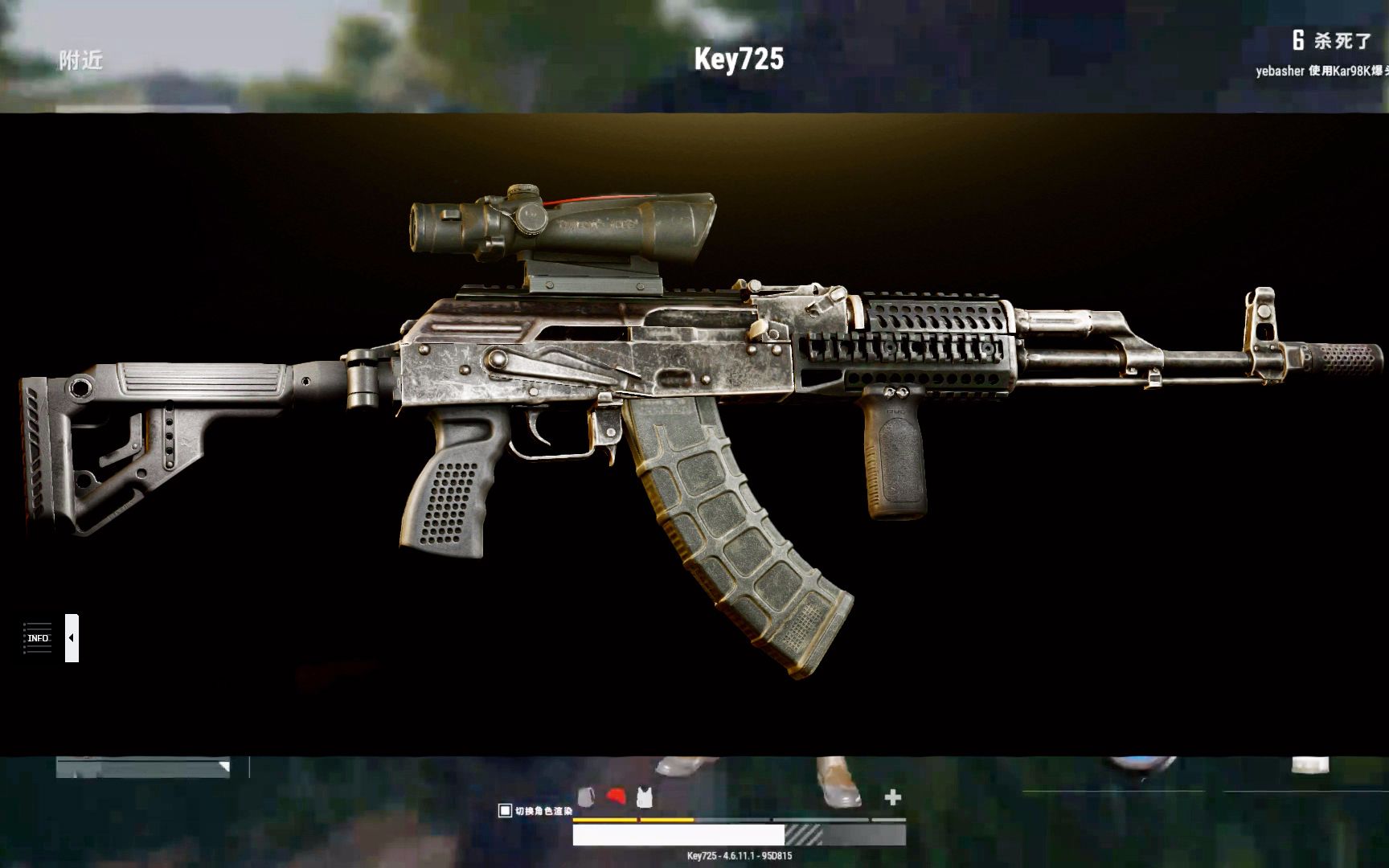Viewport: 1389px width, 868px height.
Task: Collapse the INFO panel with its arrow
Action: point(72,638)
